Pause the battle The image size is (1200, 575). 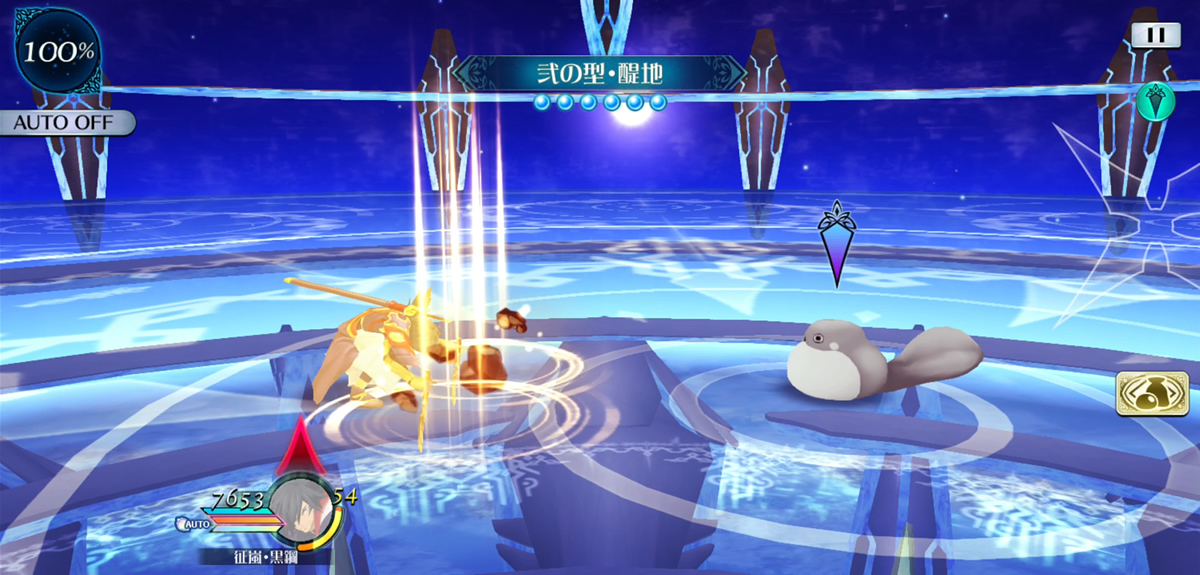pos(1155,35)
